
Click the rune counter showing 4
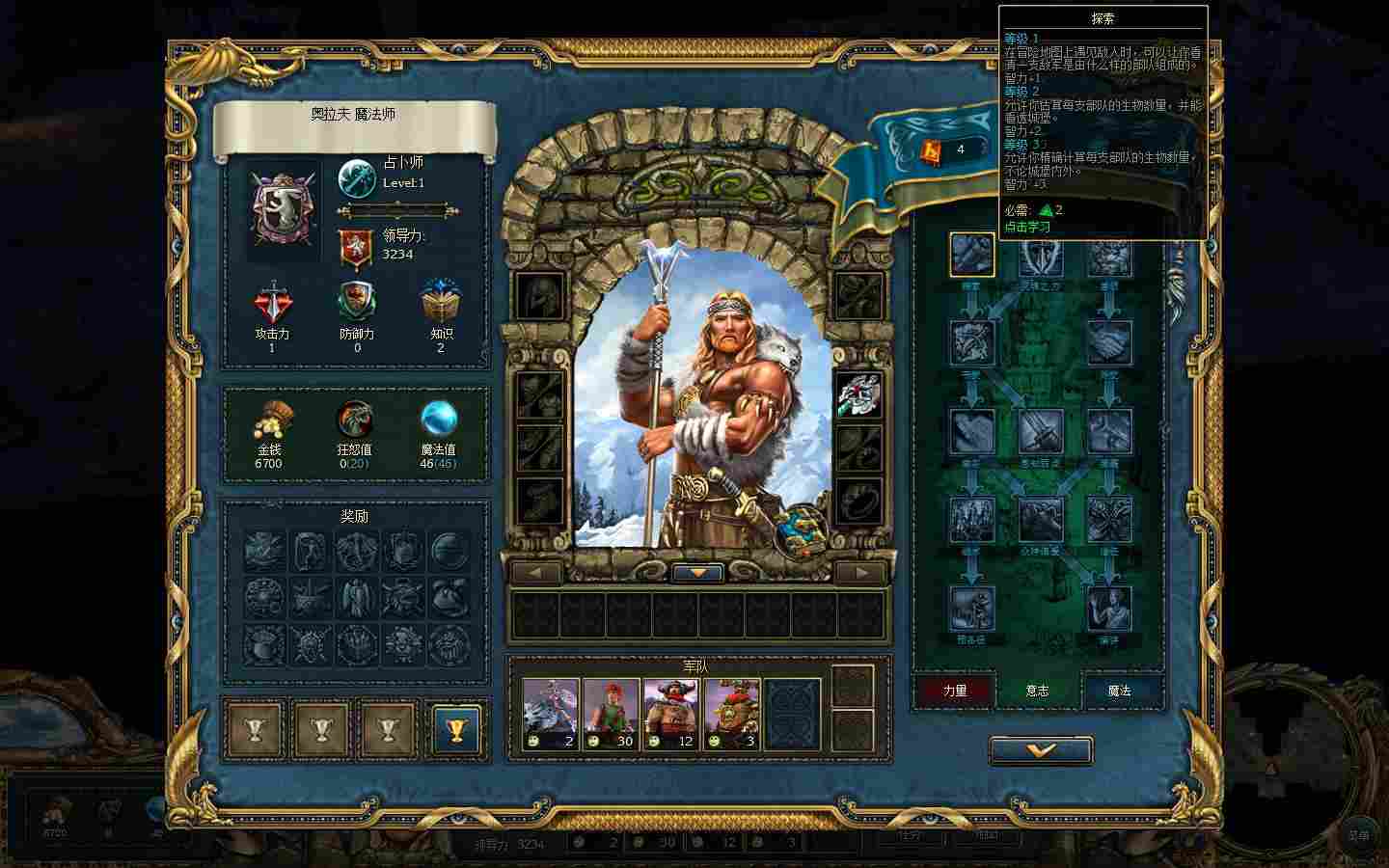click(x=946, y=149)
